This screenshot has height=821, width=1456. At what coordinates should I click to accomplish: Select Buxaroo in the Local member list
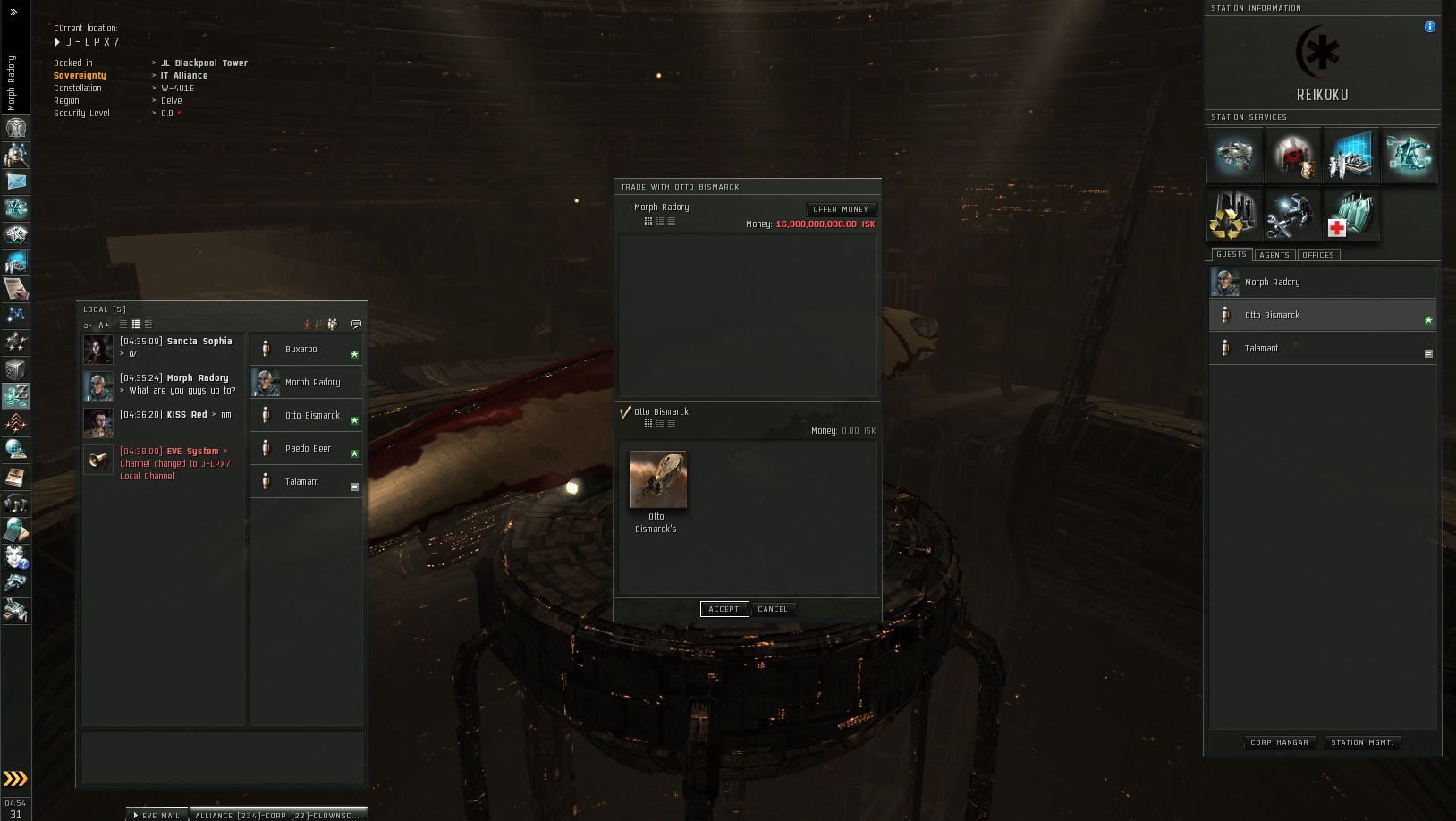click(x=301, y=350)
